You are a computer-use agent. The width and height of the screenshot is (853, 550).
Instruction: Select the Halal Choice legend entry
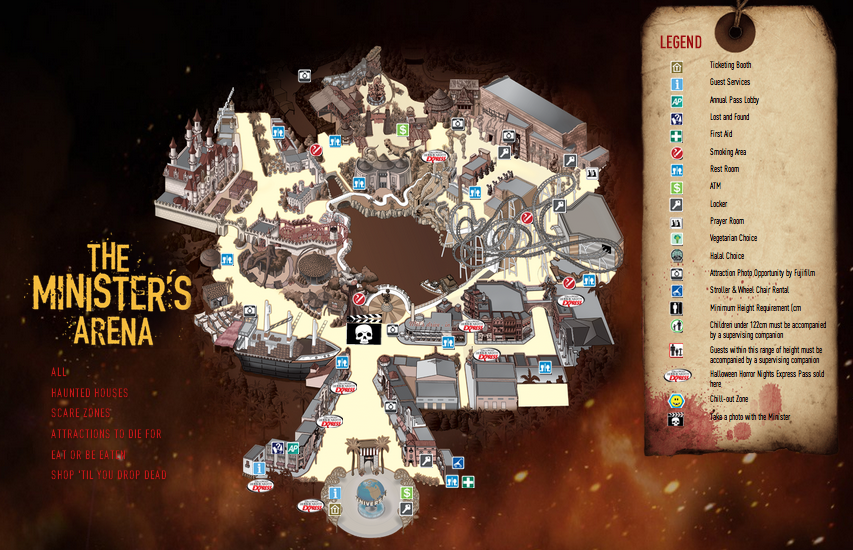[727, 256]
